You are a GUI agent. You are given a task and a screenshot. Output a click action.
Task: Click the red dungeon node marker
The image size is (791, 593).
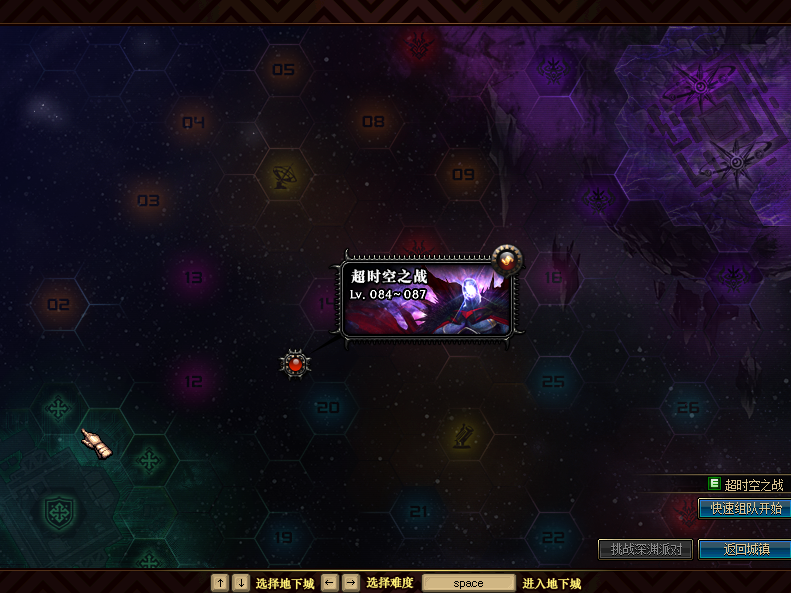click(x=295, y=364)
